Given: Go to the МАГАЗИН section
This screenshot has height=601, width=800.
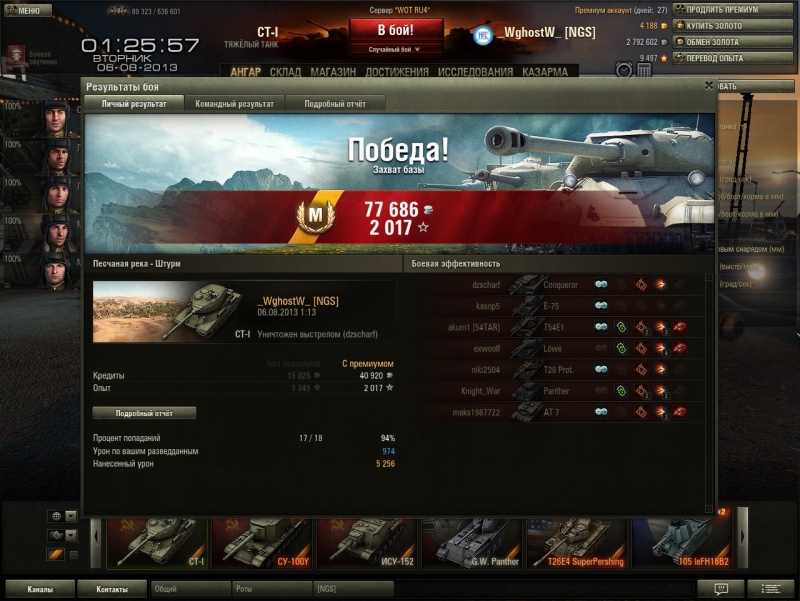Looking at the screenshot, I should click(333, 72).
